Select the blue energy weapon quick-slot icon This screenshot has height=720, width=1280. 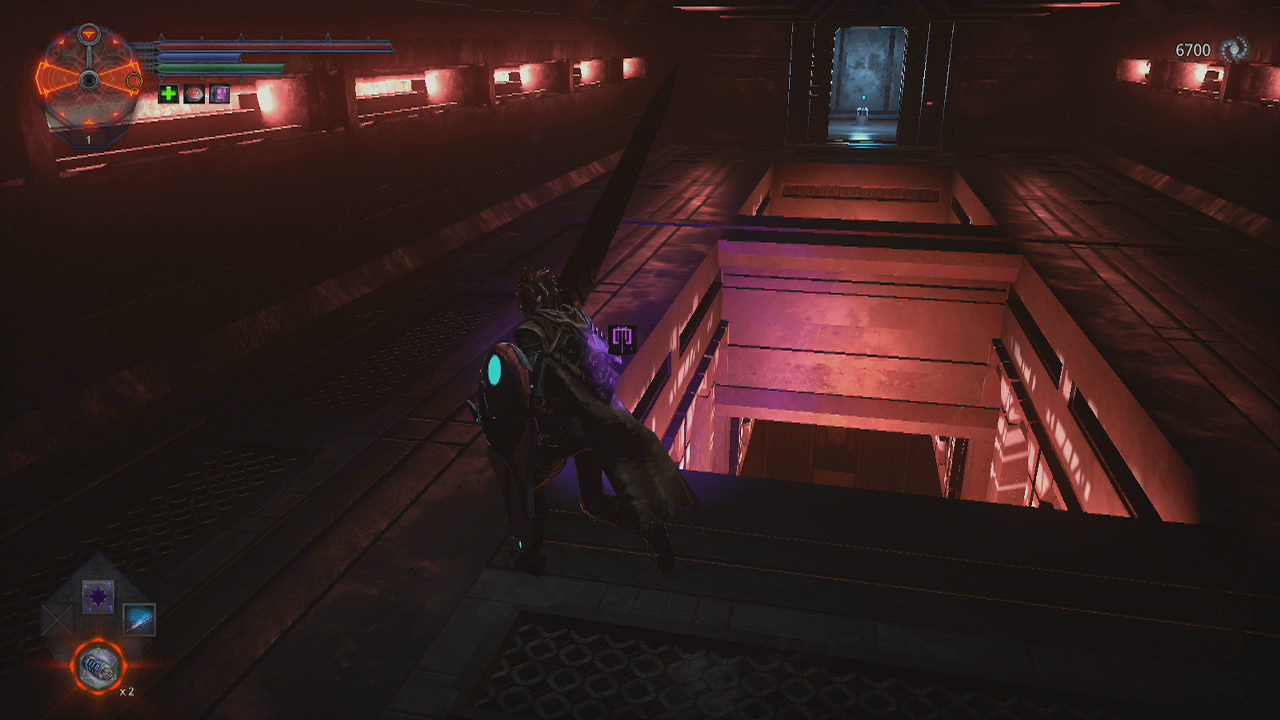point(138,620)
